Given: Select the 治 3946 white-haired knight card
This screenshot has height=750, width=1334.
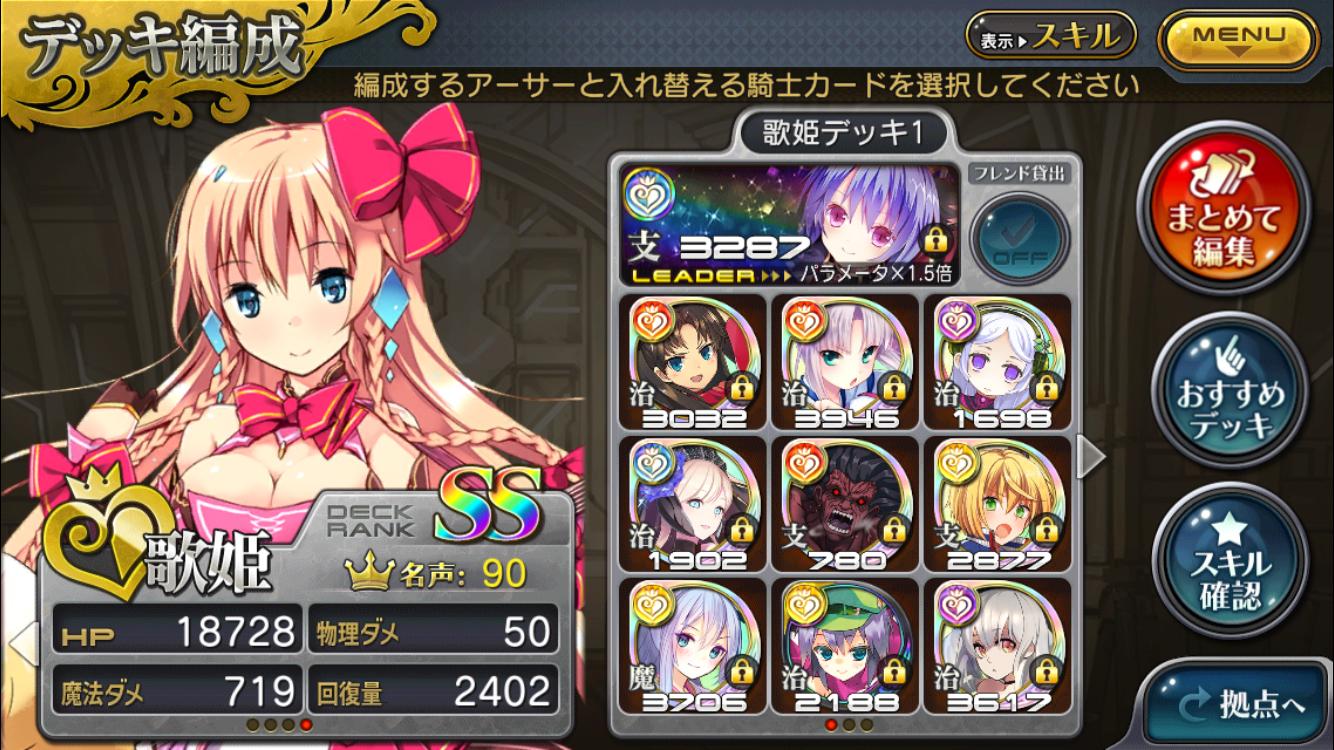Looking at the screenshot, I should click(x=843, y=360).
